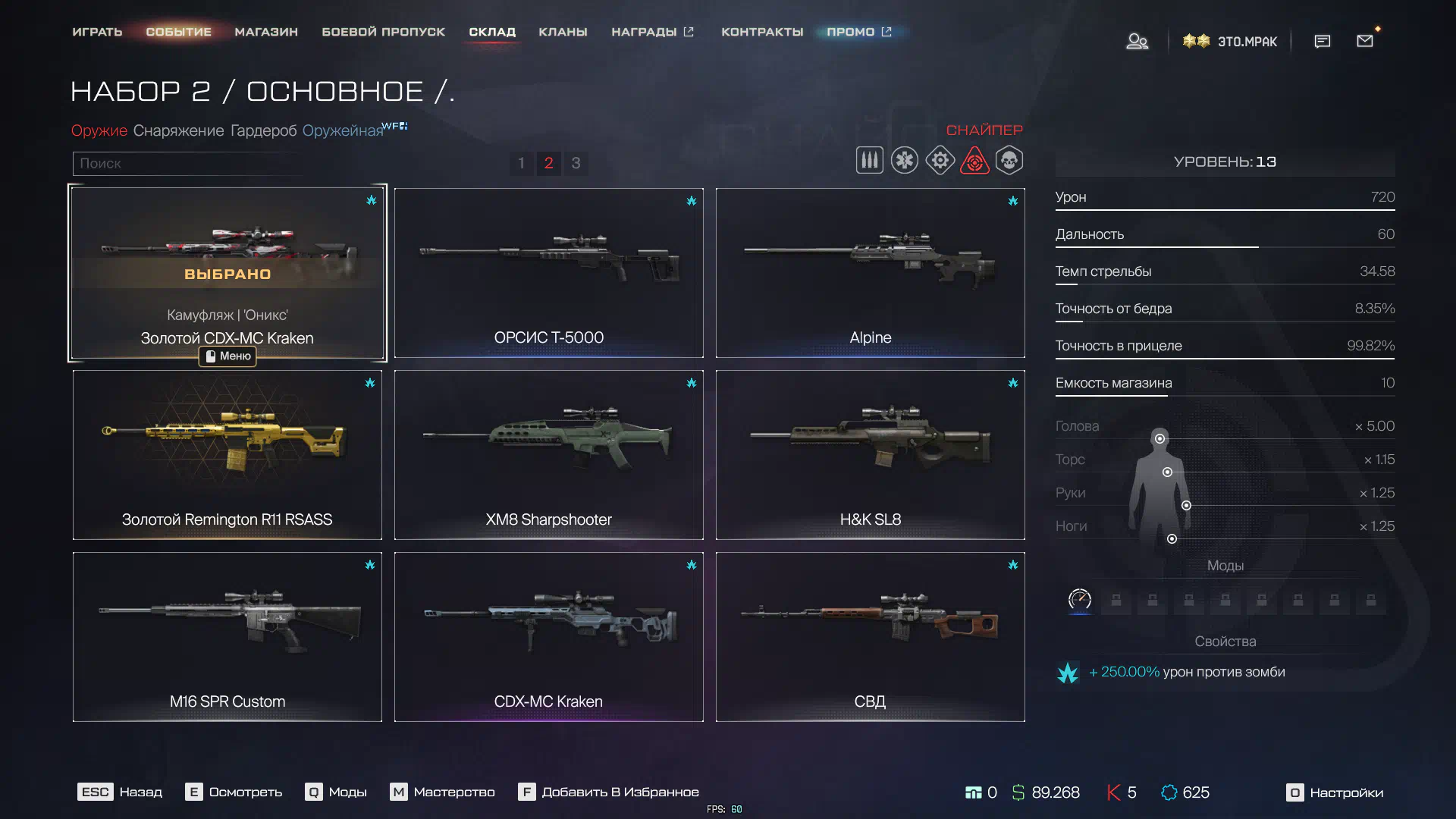Open the Меню button on selected weapon
The height and width of the screenshot is (819, 1456).
coord(227,356)
